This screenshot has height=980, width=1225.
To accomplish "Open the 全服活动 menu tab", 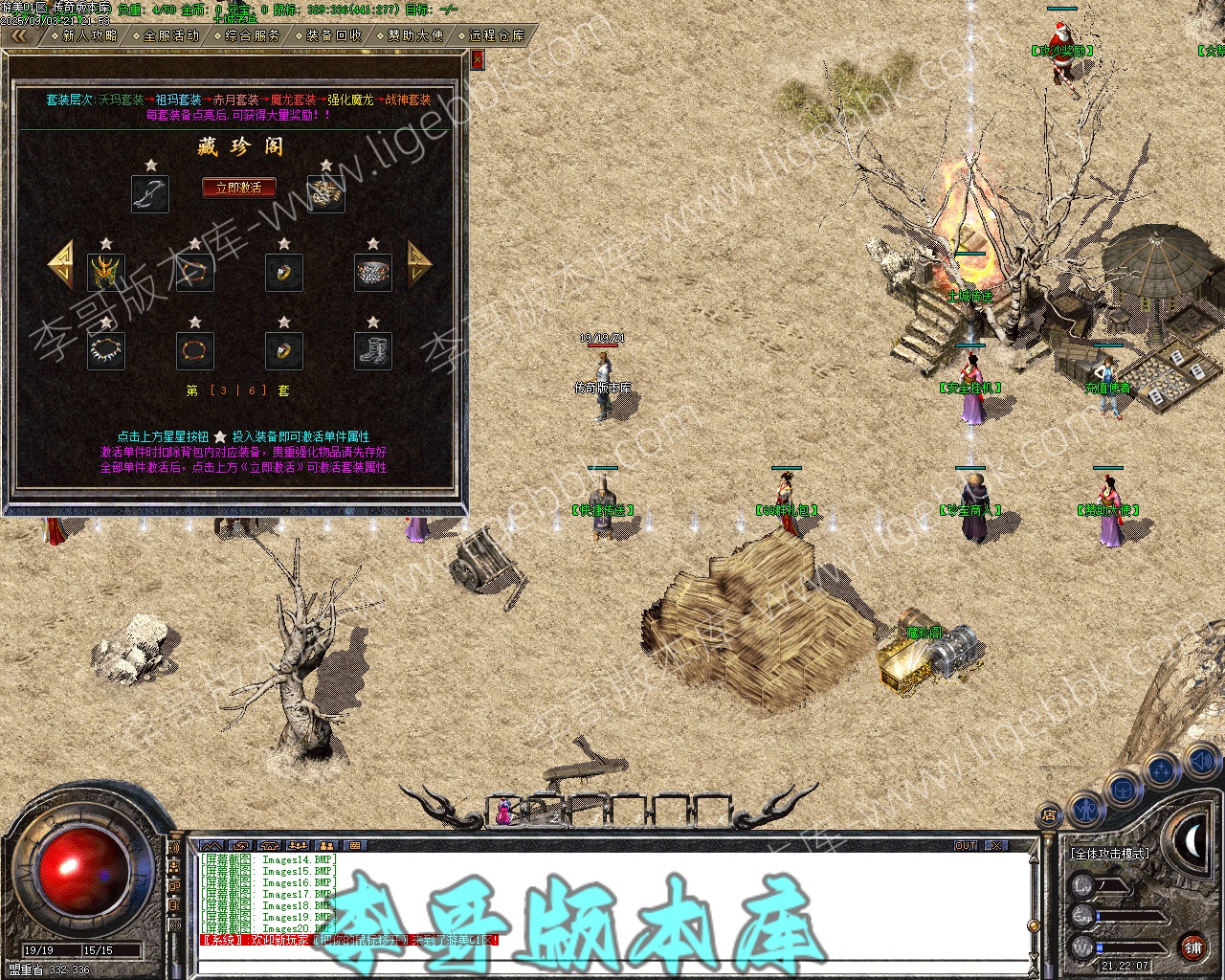I will pos(171,36).
